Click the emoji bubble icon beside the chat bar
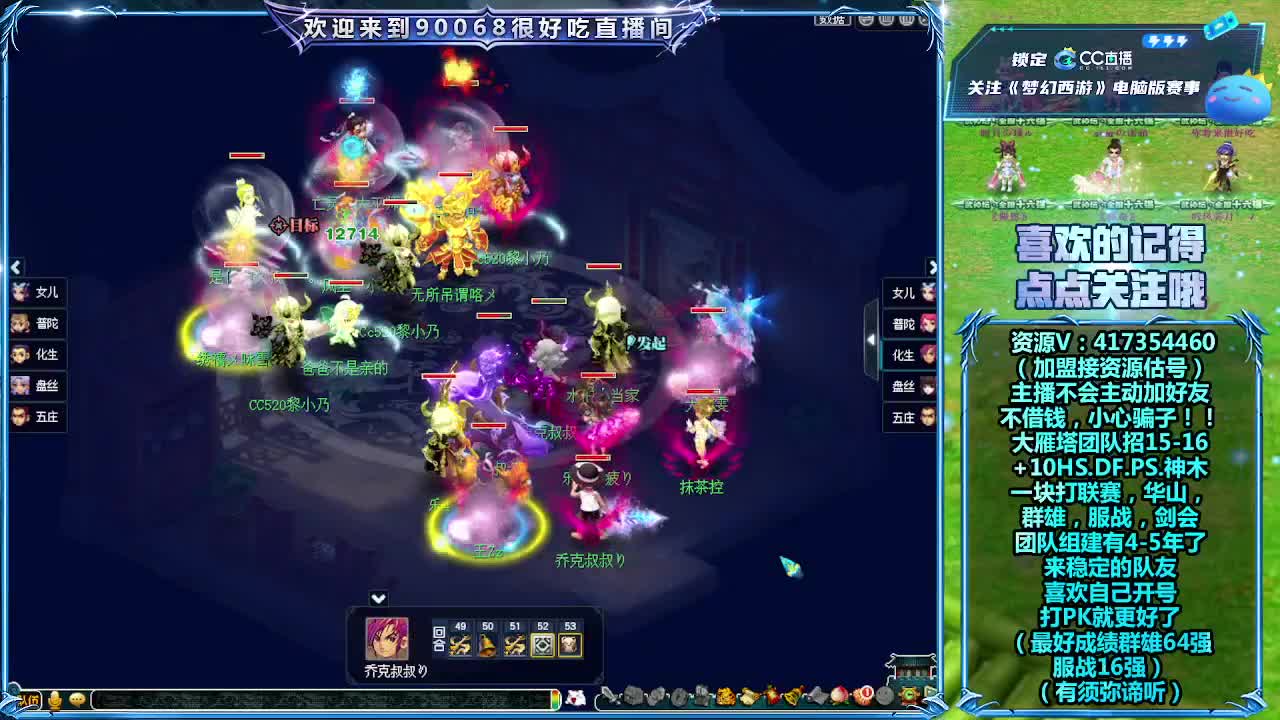This screenshot has width=1280, height=720. pyautogui.click(x=77, y=700)
